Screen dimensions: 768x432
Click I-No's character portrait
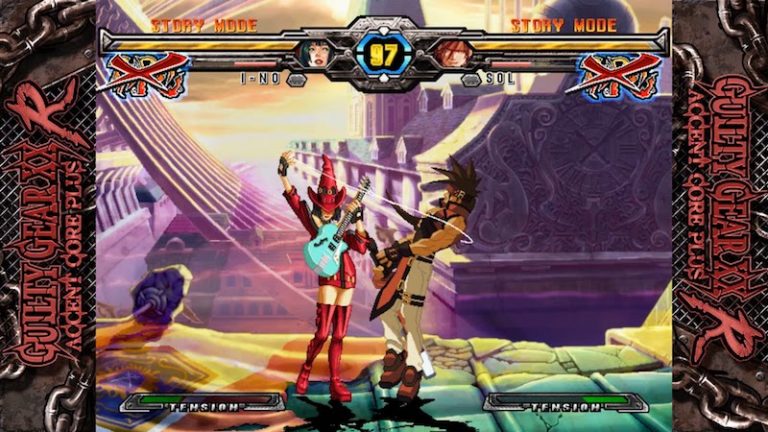tap(318, 53)
